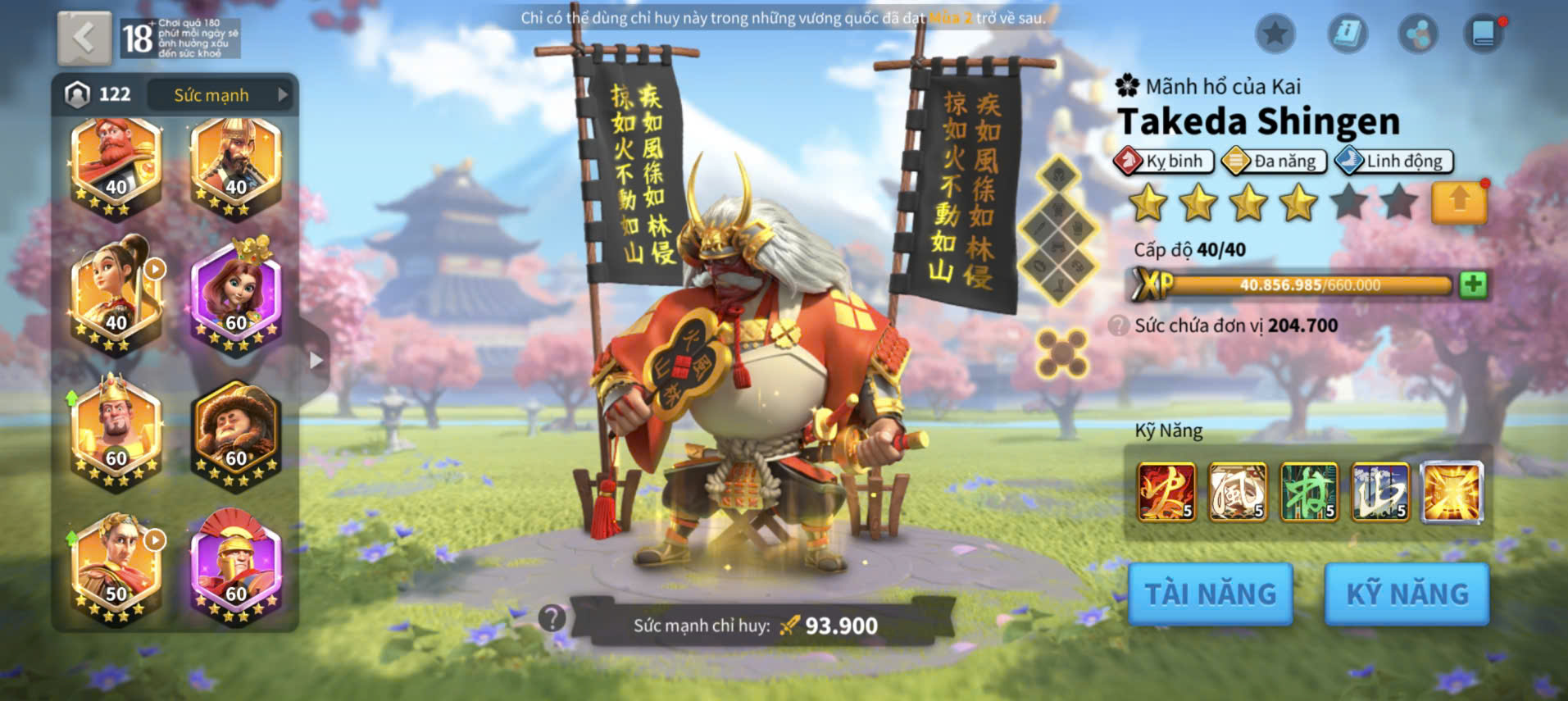Image resolution: width=1568 pixels, height=701 pixels.
Task: Select the white wind kanji skill icon
Action: click(x=1238, y=492)
